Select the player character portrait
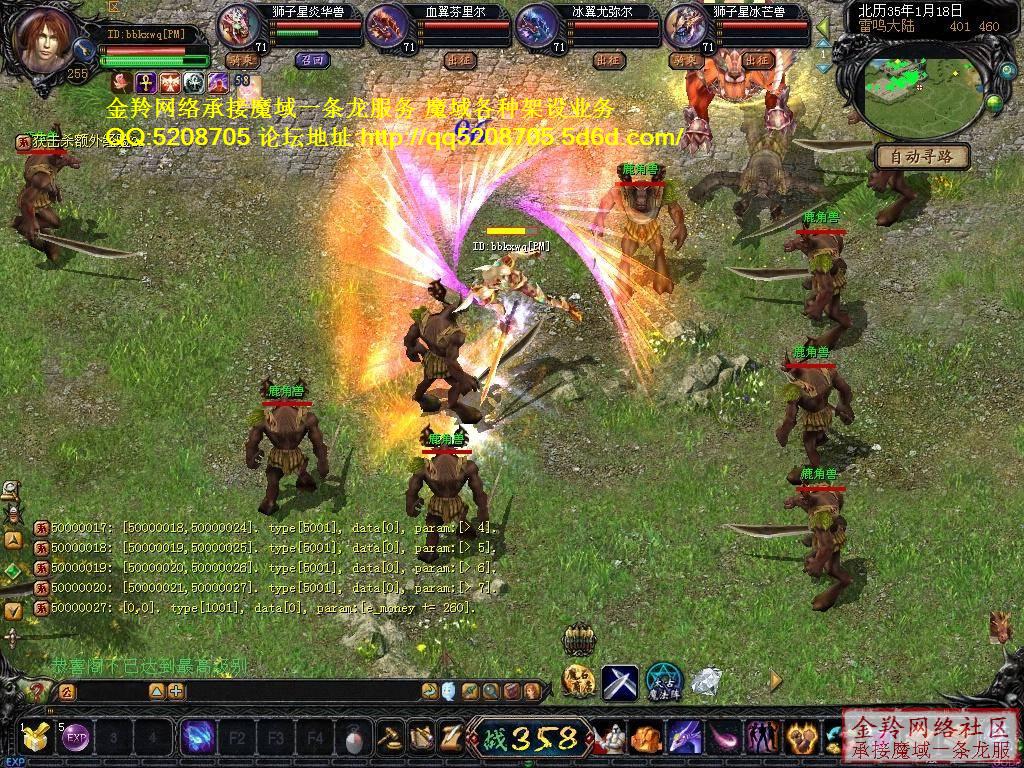This screenshot has height=768, width=1024. coord(46,40)
